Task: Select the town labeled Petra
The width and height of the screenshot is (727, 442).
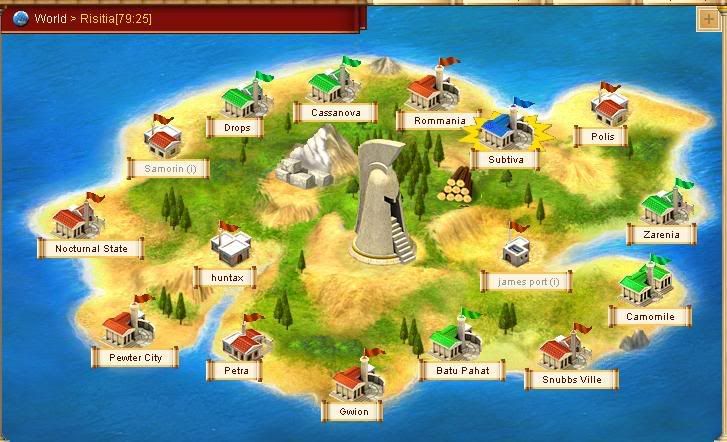Action: (236, 369)
